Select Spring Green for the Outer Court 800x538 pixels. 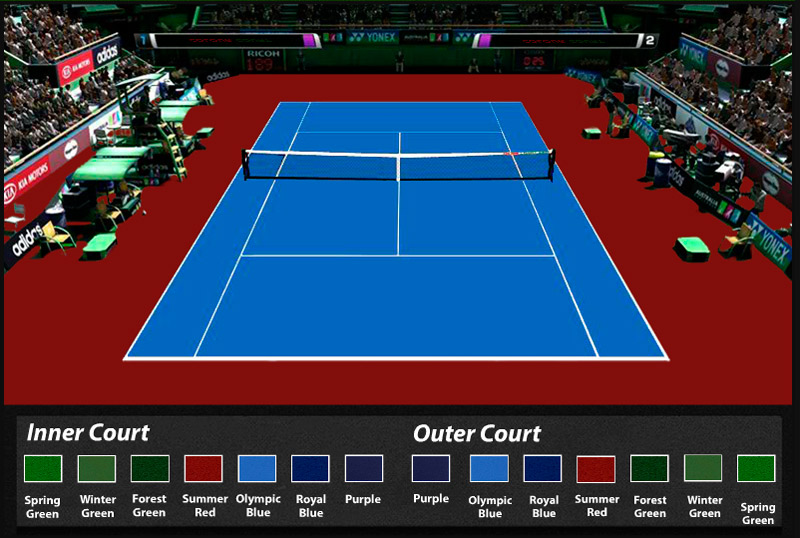(x=756, y=468)
